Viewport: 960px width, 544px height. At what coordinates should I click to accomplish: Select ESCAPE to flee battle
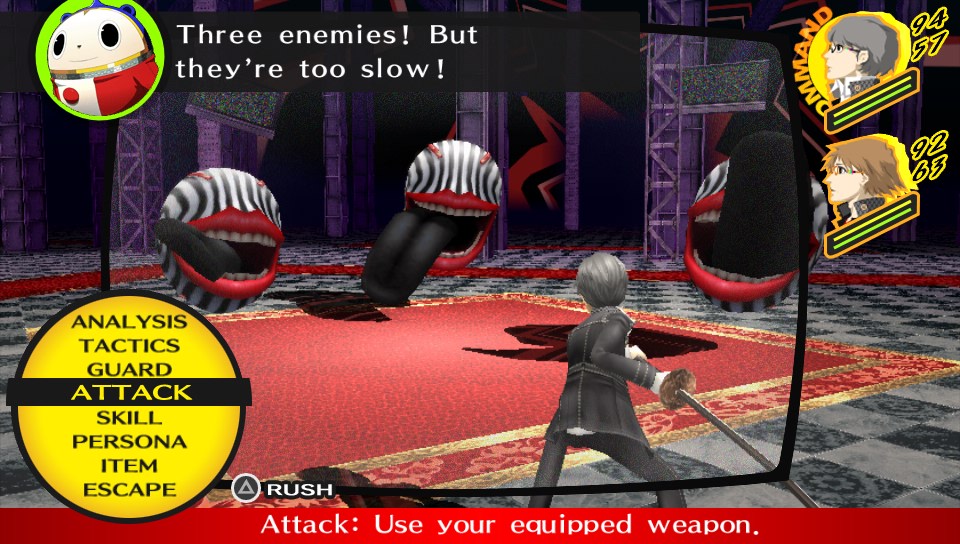point(129,489)
